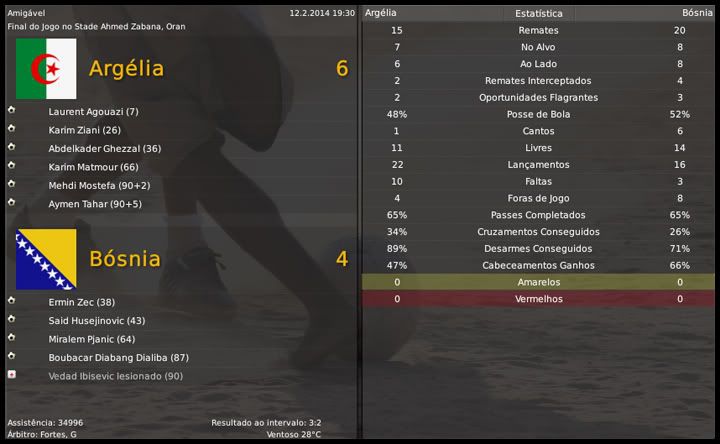View Said Husejinovic's profile
The width and height of the screenshot is (720, 444).
click(96, 321)
